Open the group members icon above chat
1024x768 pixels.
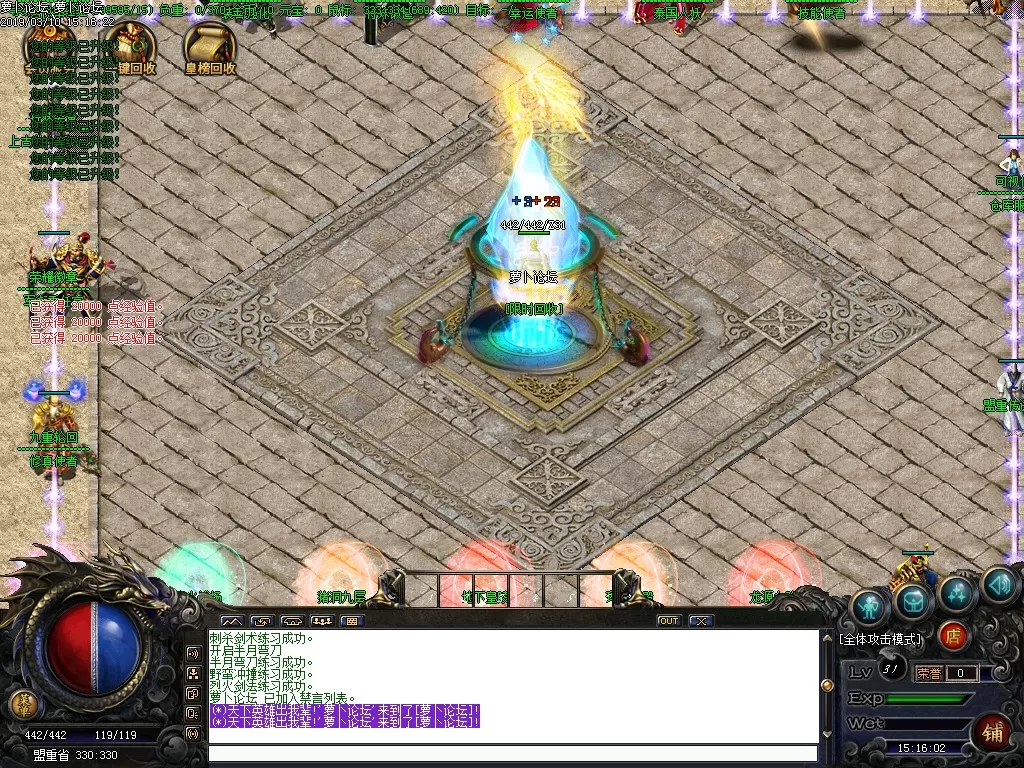click(x=321, y=621)
